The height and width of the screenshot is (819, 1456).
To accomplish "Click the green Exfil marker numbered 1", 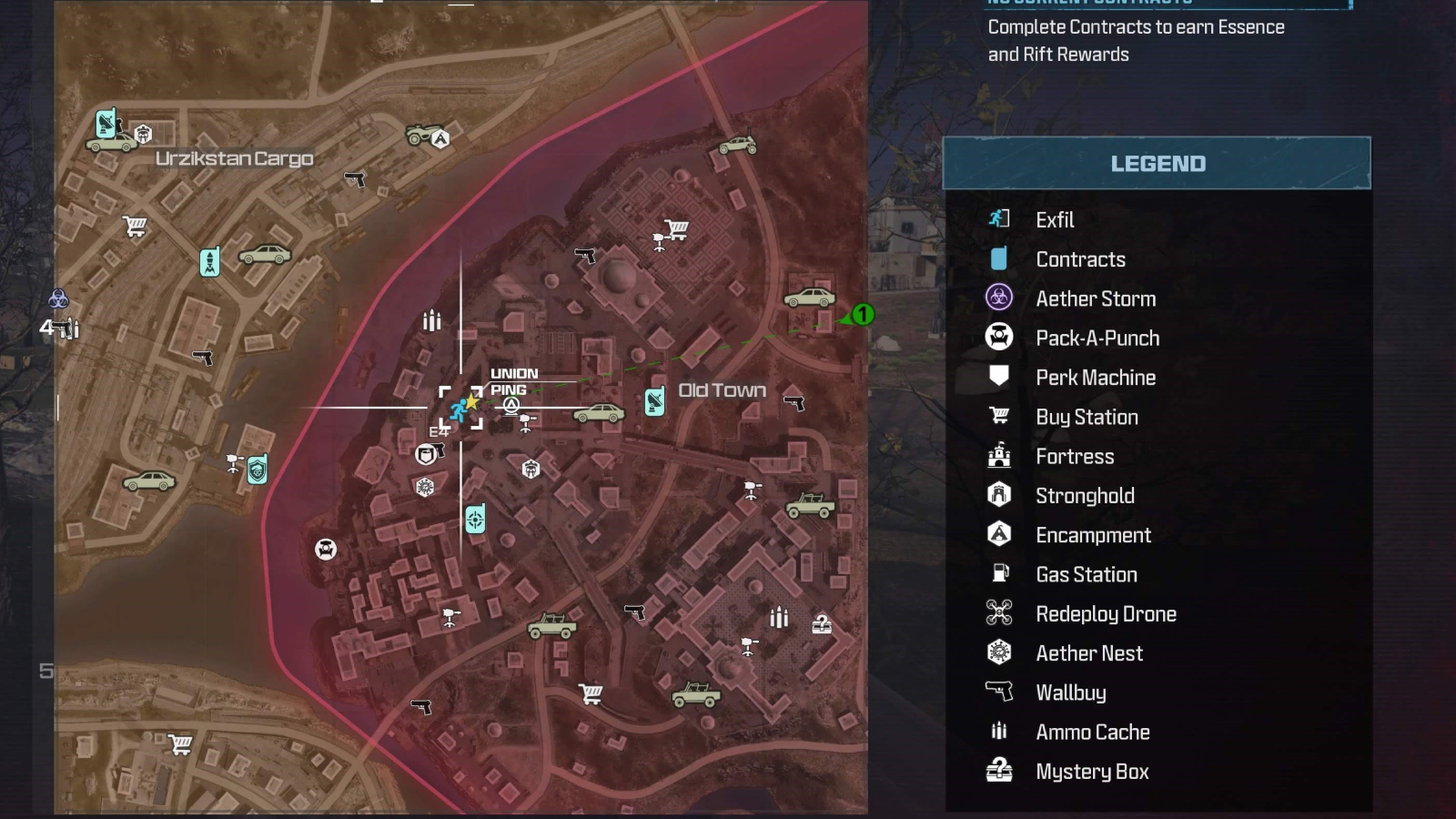I will coord(861,316).
